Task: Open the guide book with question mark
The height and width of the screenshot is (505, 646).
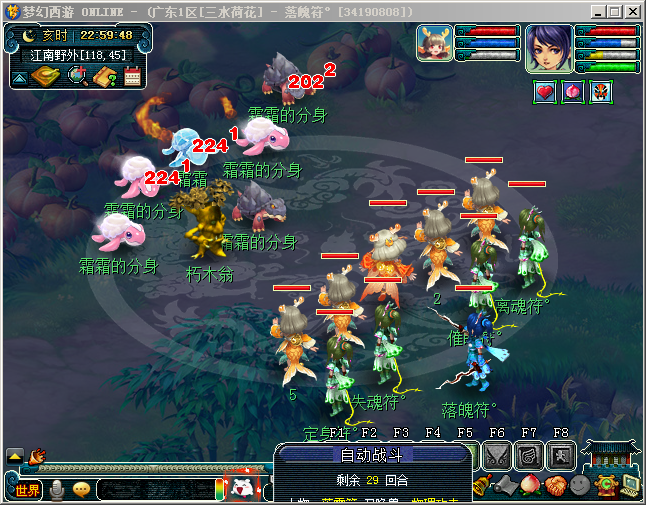Action: click(107, 77)
